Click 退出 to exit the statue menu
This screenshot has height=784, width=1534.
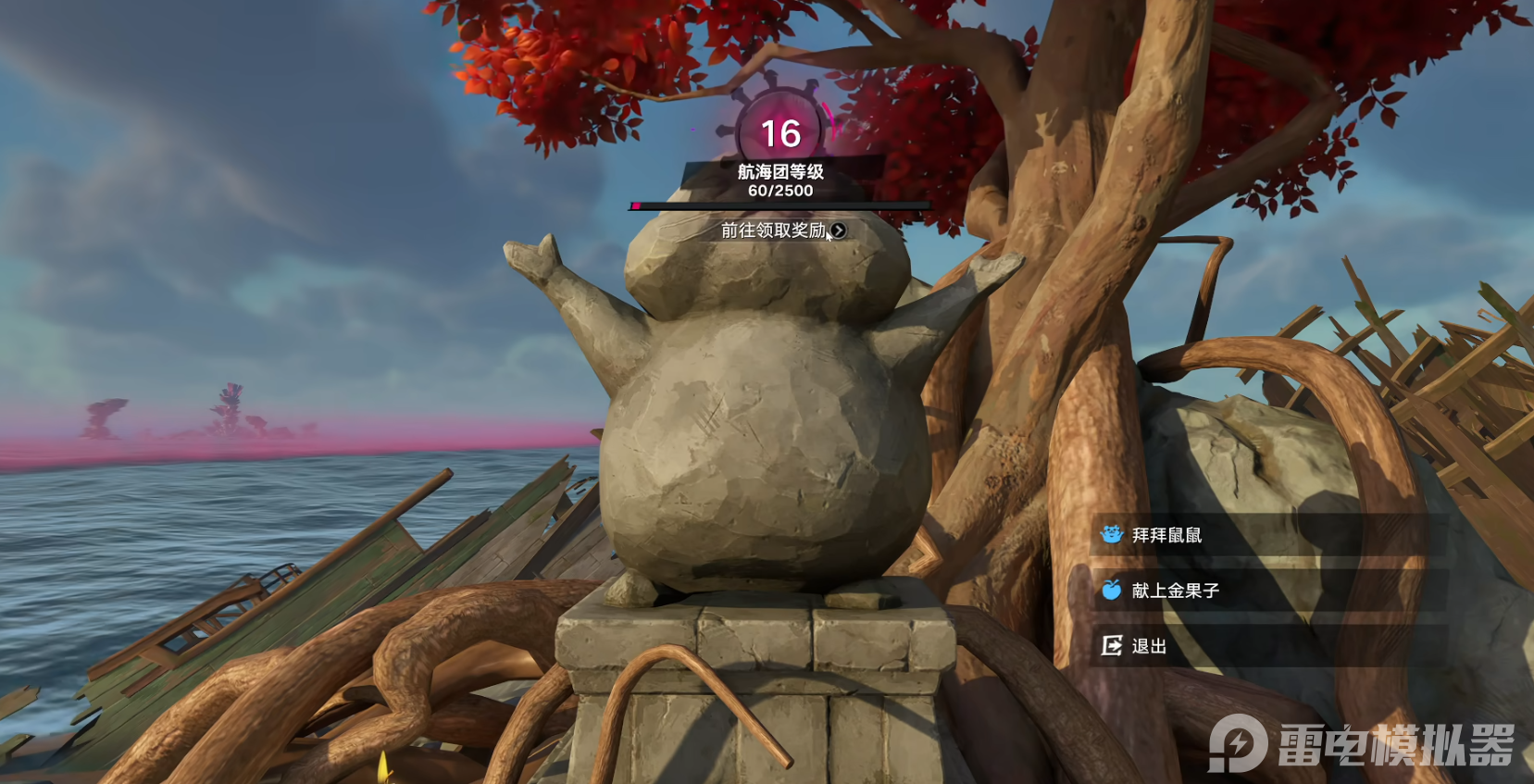coord(1148,646)
